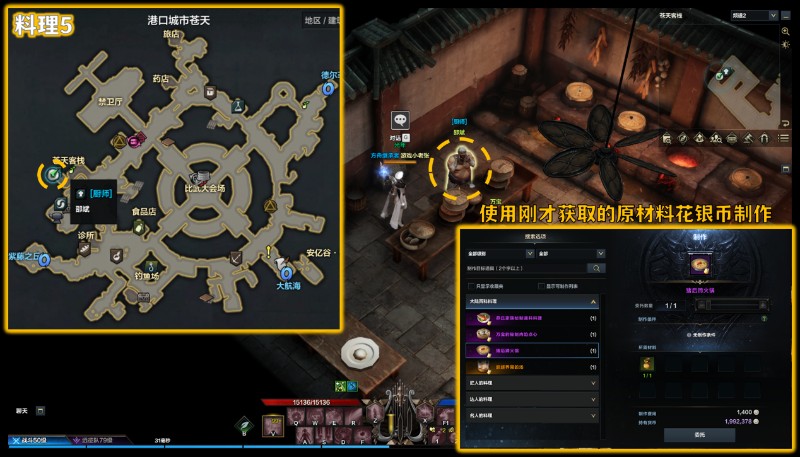
Task: Click the recipe search magnifier button
Action: tap(596, 268)
